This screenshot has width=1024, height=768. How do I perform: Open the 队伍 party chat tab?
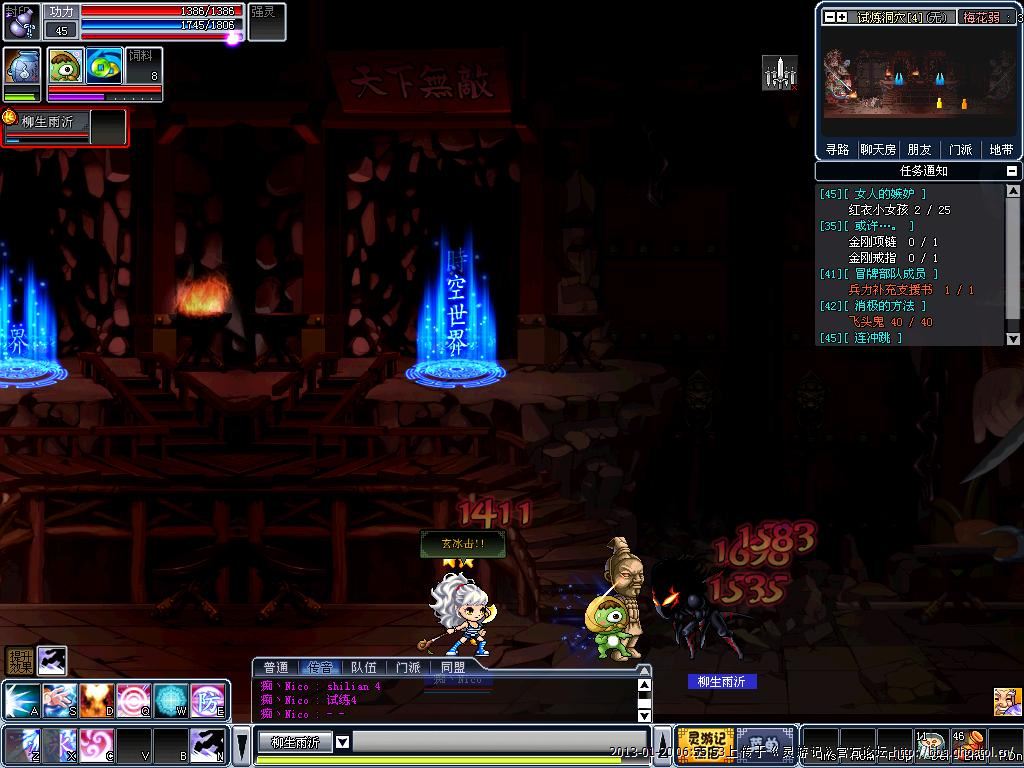pos(364,667)
